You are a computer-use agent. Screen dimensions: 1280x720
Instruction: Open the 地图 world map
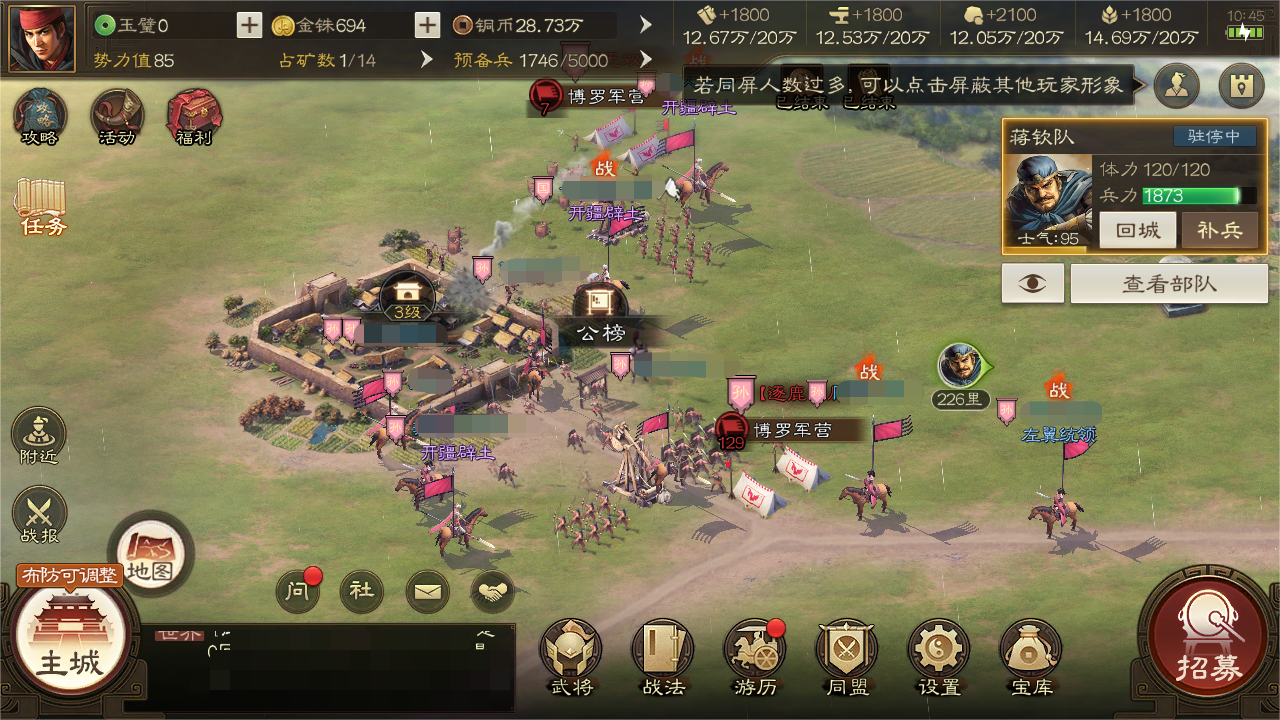(x=150, y=553)
